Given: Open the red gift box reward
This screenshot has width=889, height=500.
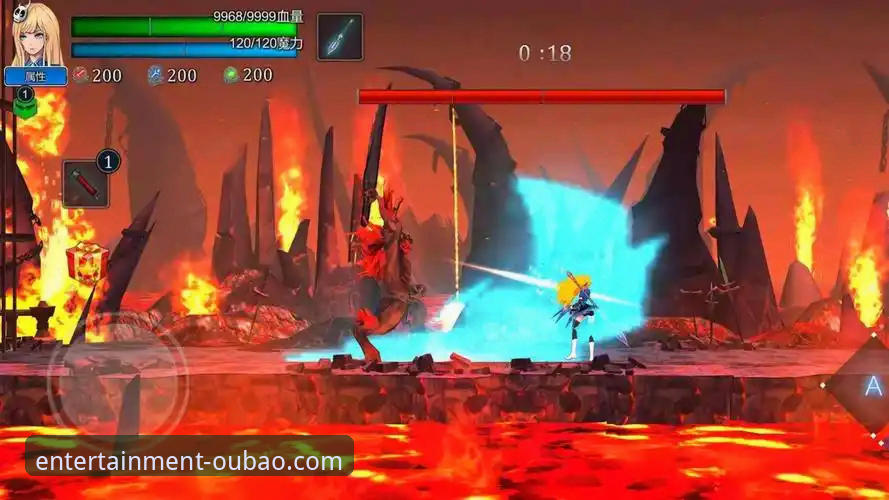Looking at the screenshot, I should [87, 262].
